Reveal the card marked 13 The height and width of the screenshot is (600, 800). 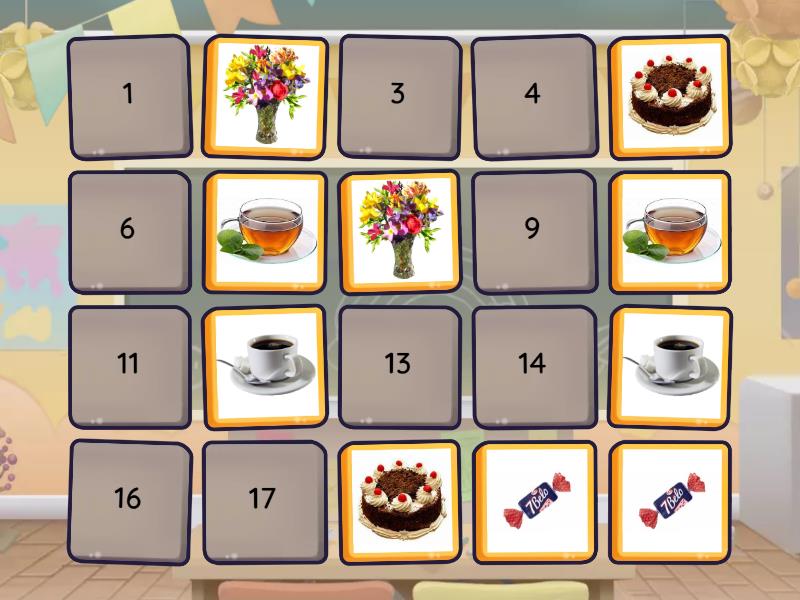pos(398,364)
